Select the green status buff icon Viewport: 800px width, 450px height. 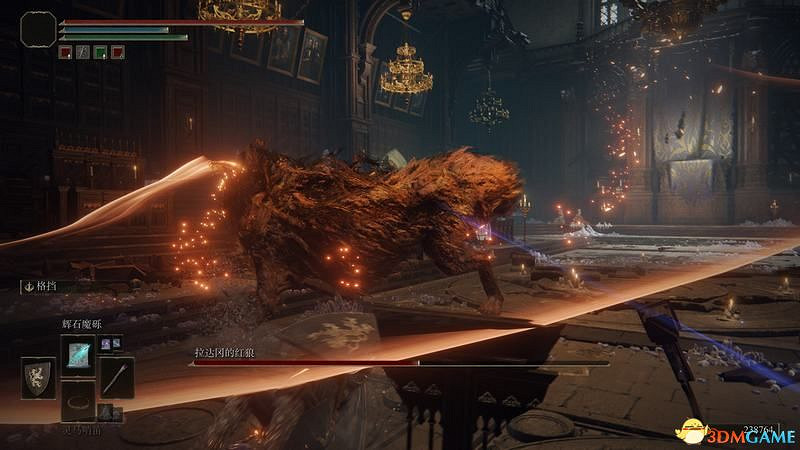click(x=99, y=51)
